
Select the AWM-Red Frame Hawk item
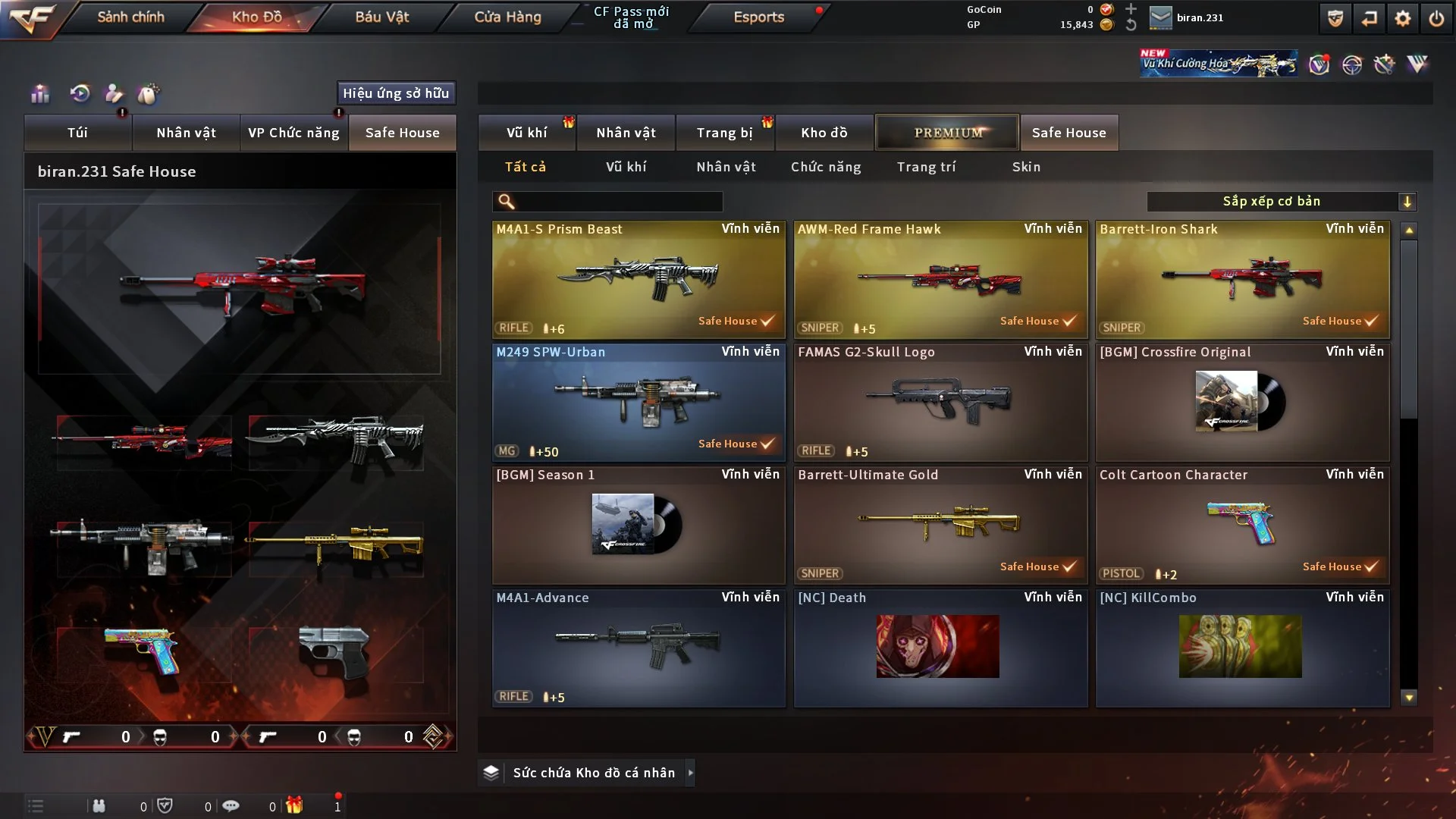[x=940, y=279]
